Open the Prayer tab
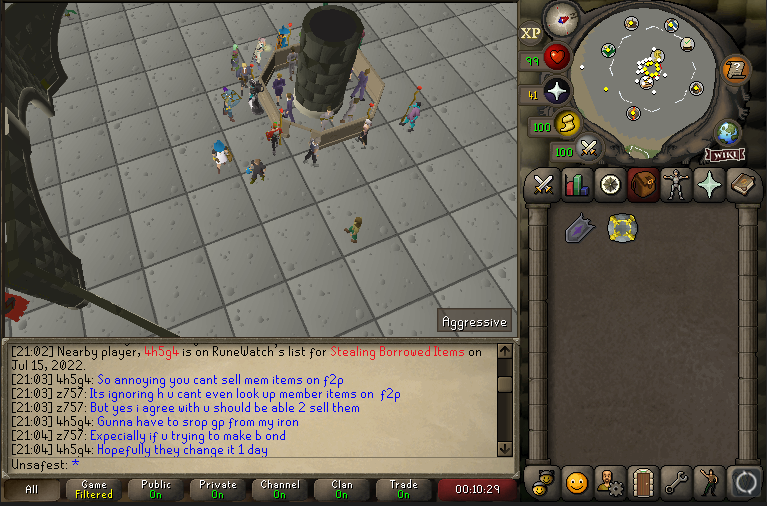767x506 pixels. pos(711,185)
